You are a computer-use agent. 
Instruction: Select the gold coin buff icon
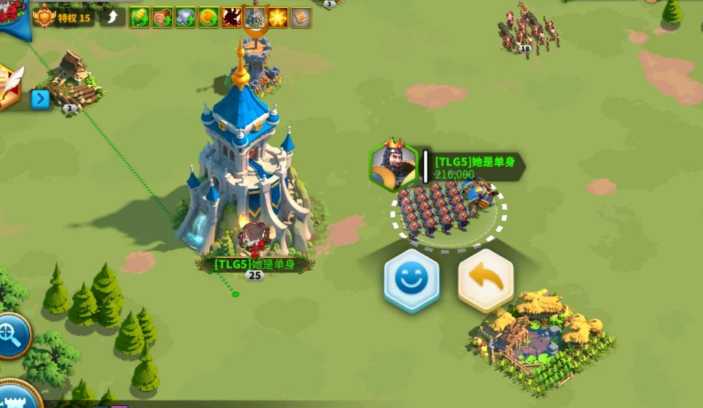208,17
